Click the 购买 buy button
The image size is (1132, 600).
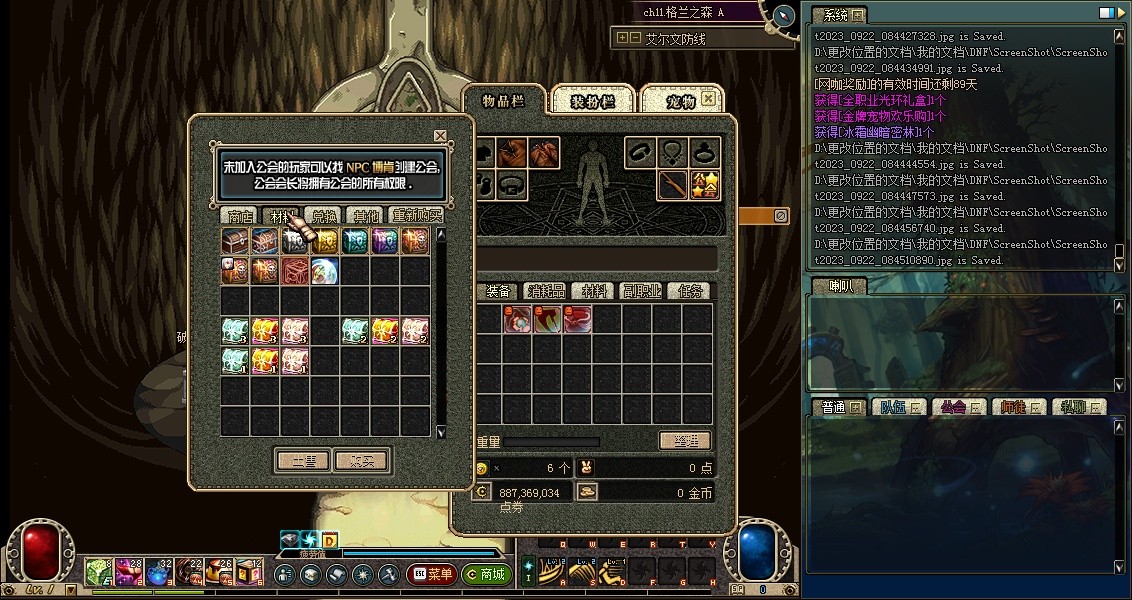[x=361, y=461]
